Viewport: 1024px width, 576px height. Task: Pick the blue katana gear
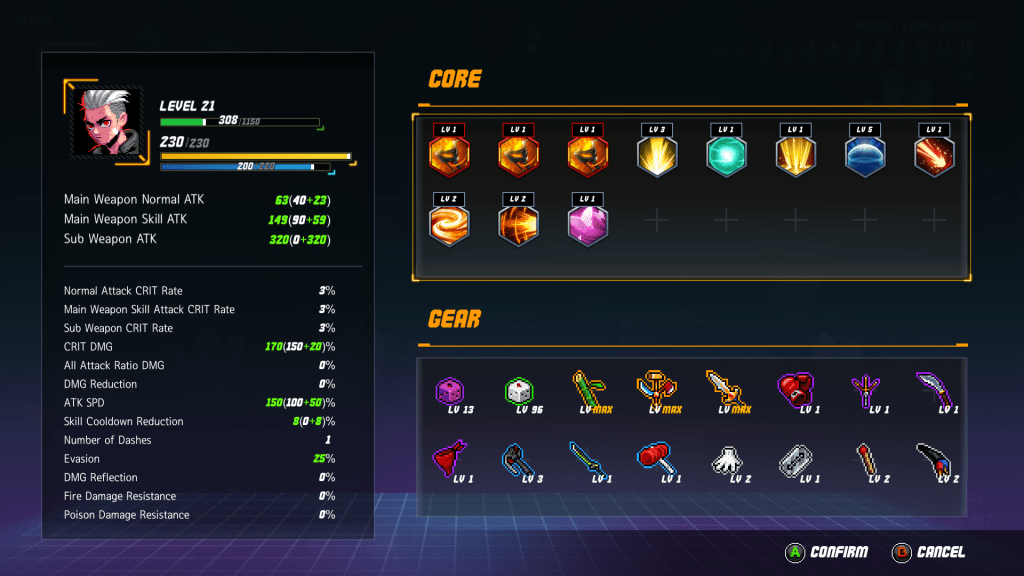(586, 460)
